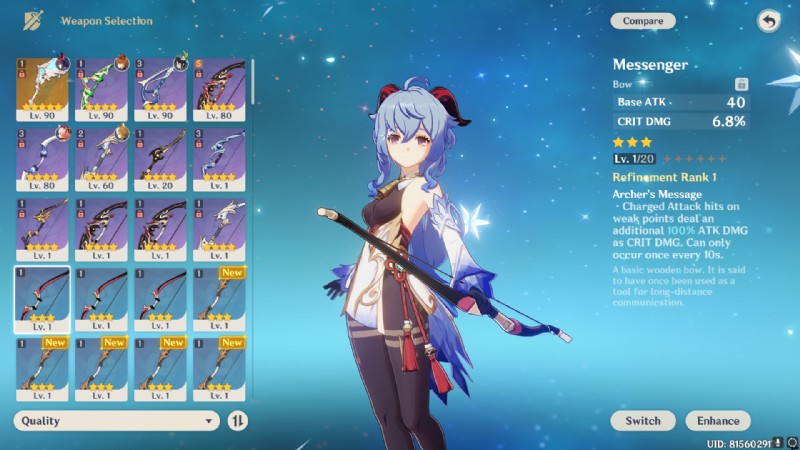800x450 pixels.
Task: Enhance the Messenger bow
Action: (x=718, y=421)
